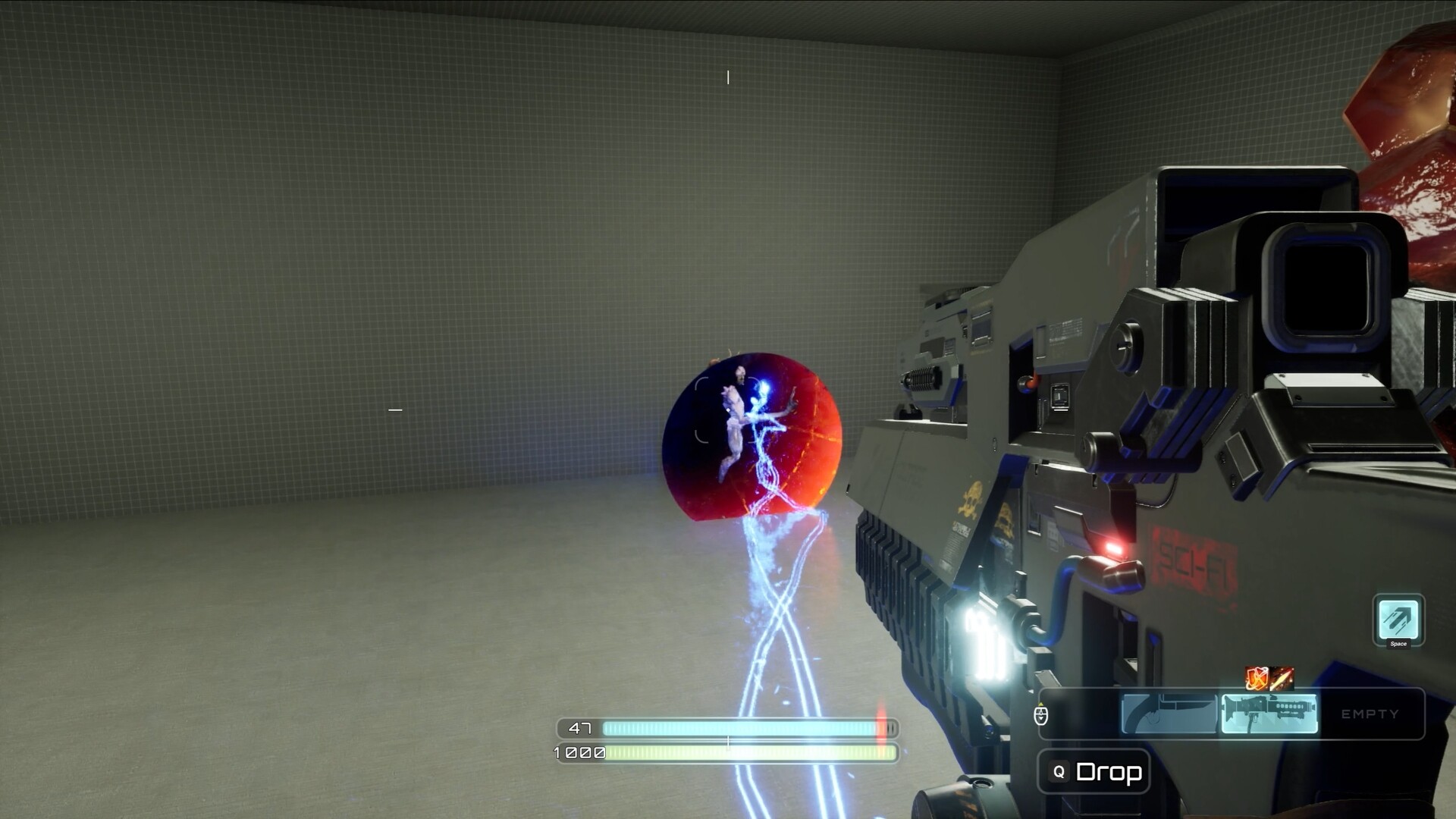The width and height of the screenshot is (1456, 819).
Task: Click the mouse-wheel weapon switch indicator icon
Action: point(1041,716)
